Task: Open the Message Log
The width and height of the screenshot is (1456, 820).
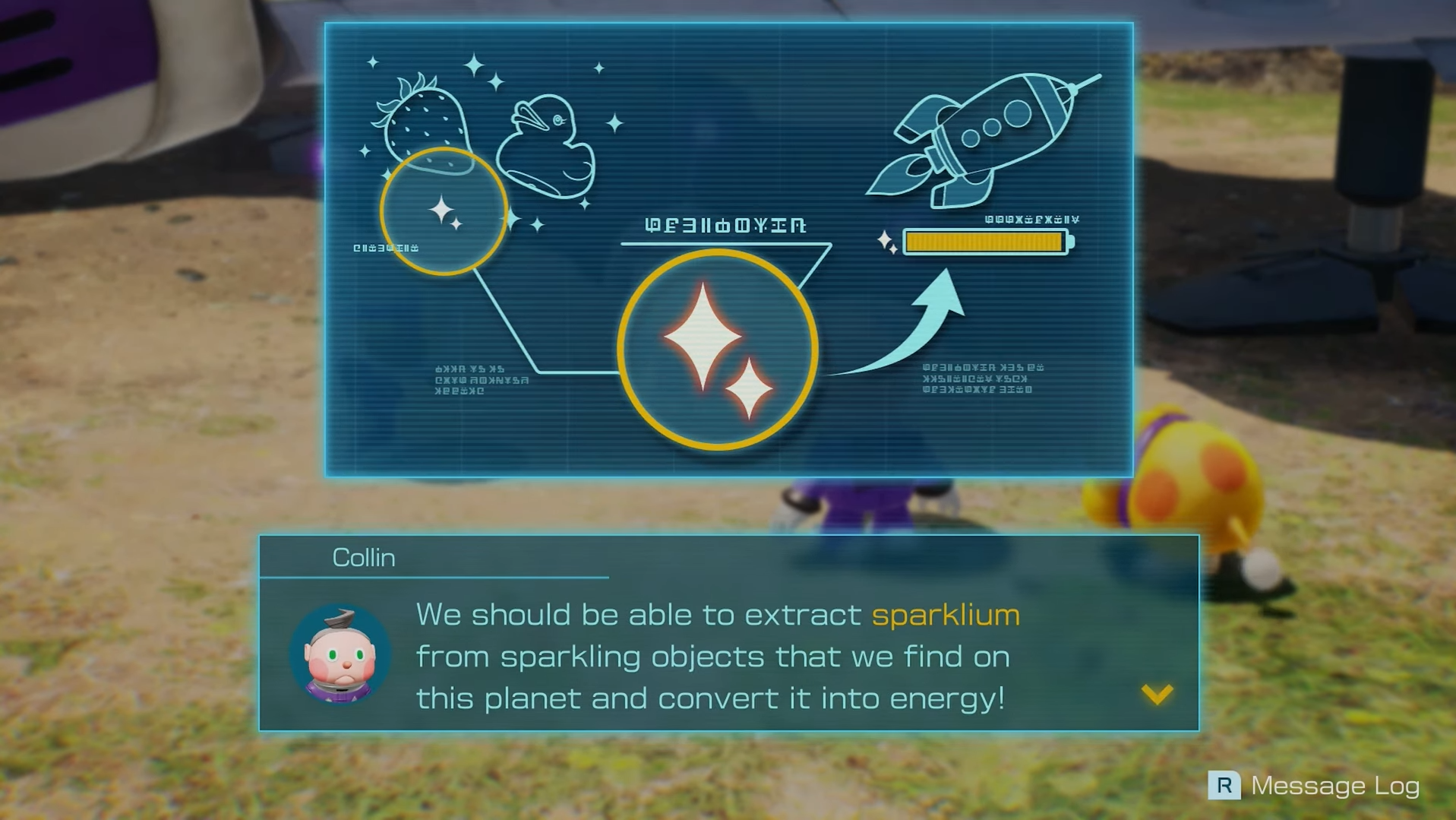Action: coord(1313,785)
